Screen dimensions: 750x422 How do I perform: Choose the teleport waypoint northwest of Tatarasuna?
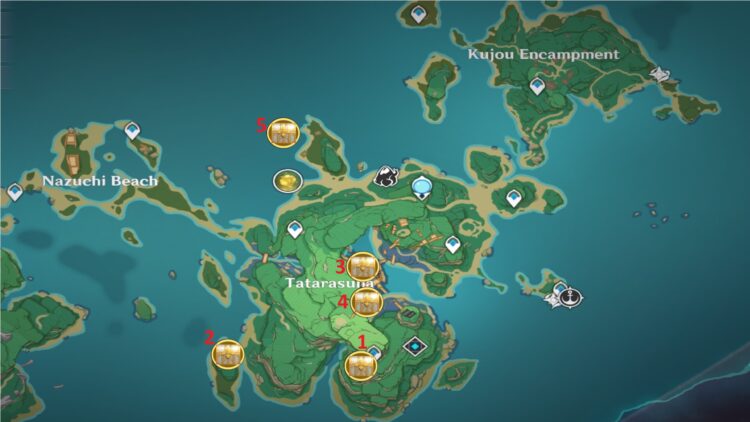click(295, 230)
